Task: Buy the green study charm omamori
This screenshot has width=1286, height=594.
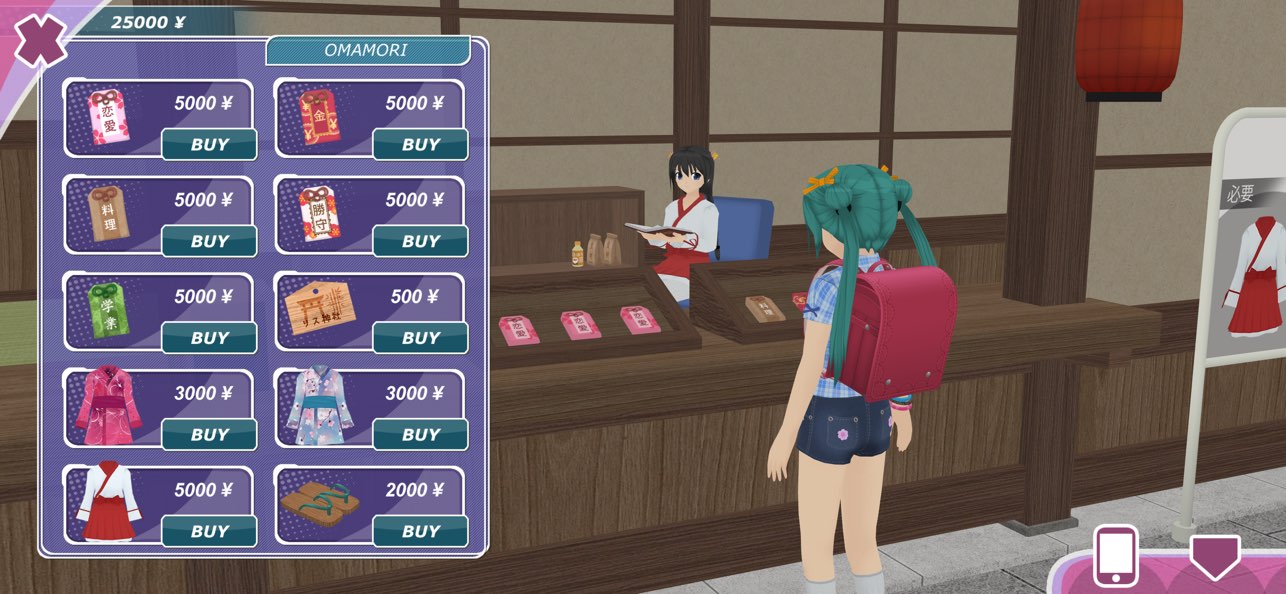Action: (210, 338)
